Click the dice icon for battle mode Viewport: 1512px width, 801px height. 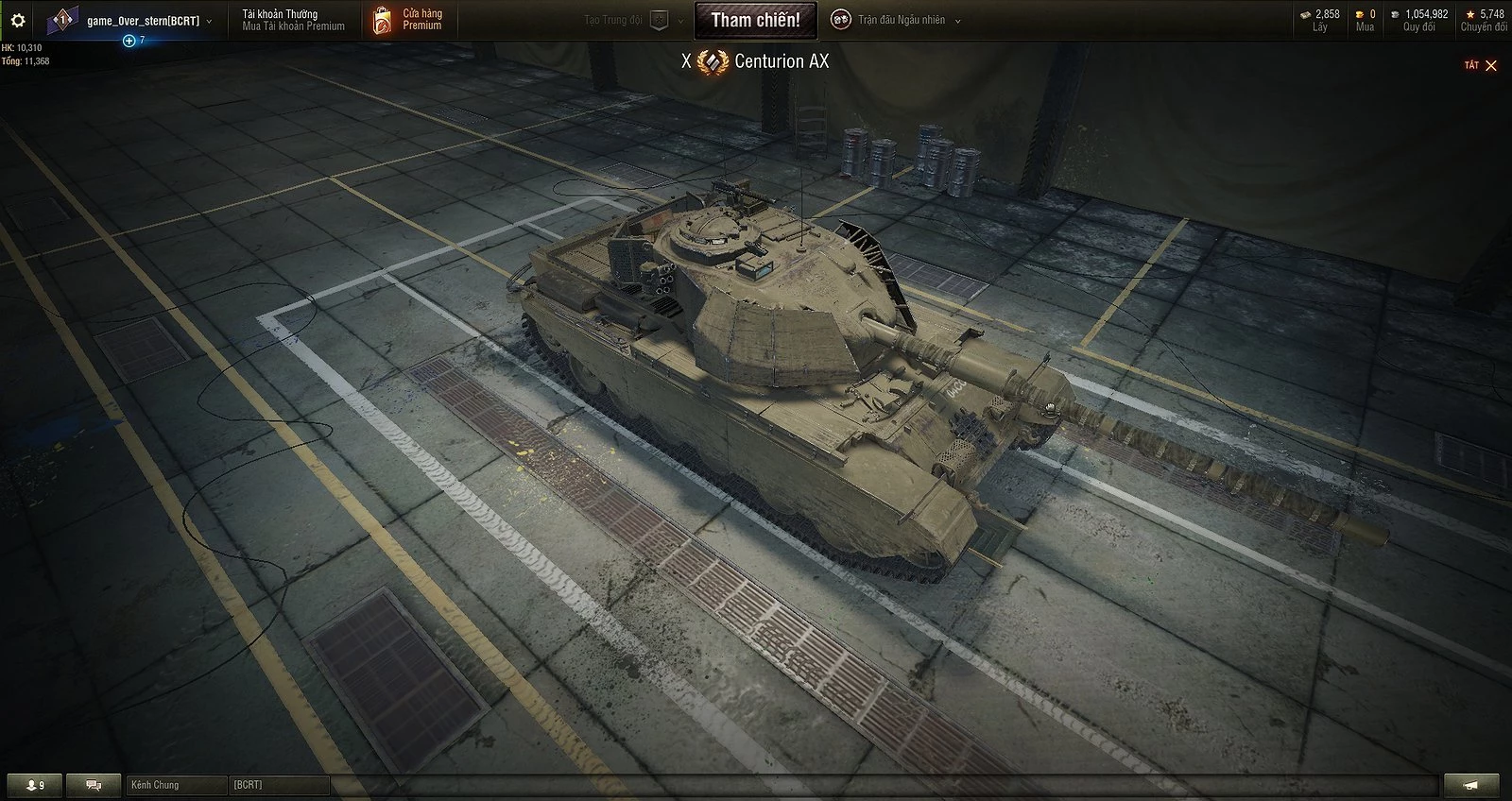[840, 19]
